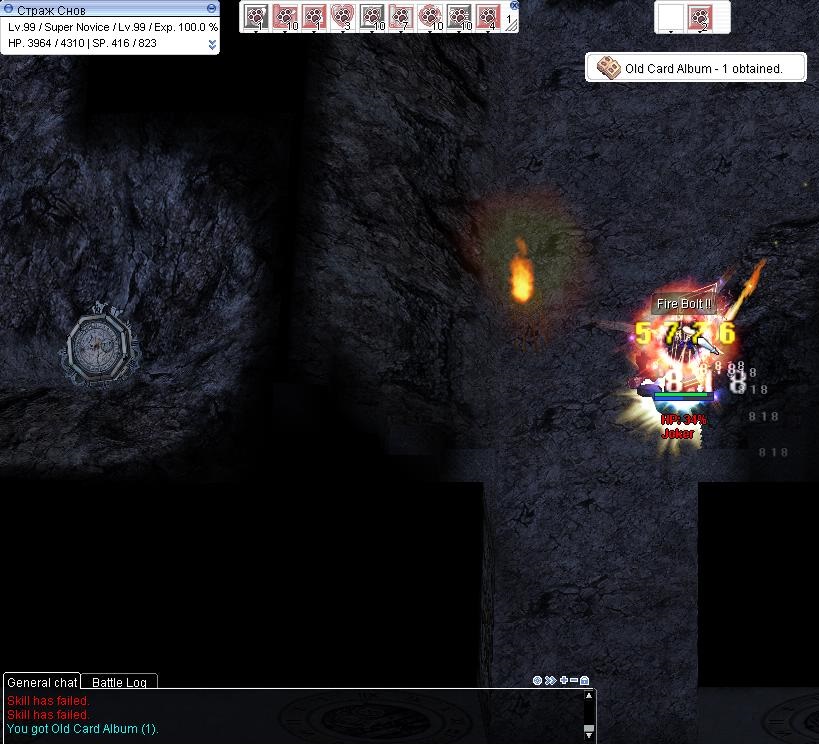Click the double-arrow chat window button
This screenshot has height=744, width=819.
tap(551, 681)
